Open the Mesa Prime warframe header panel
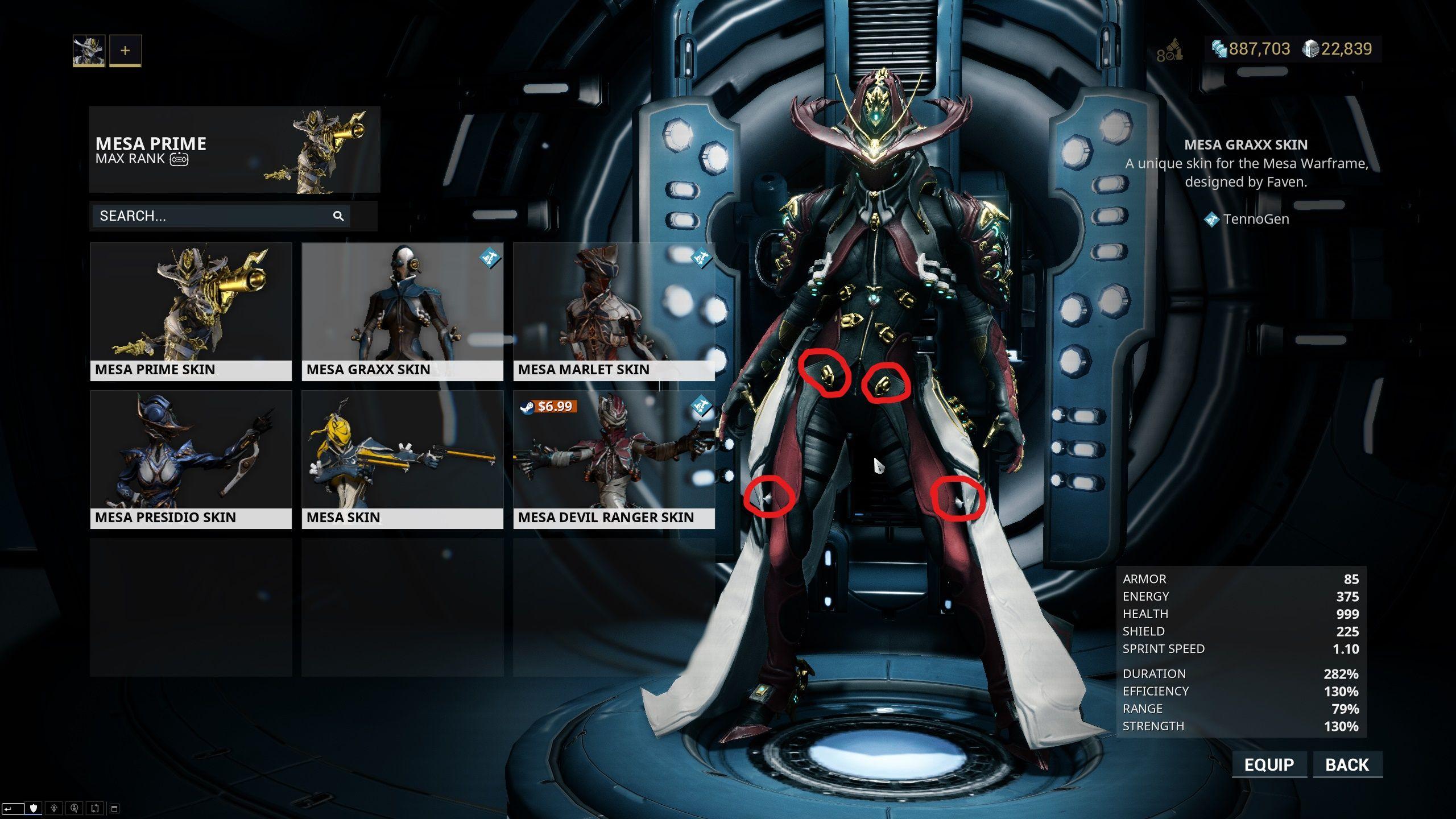 click(x=234, y=150)
